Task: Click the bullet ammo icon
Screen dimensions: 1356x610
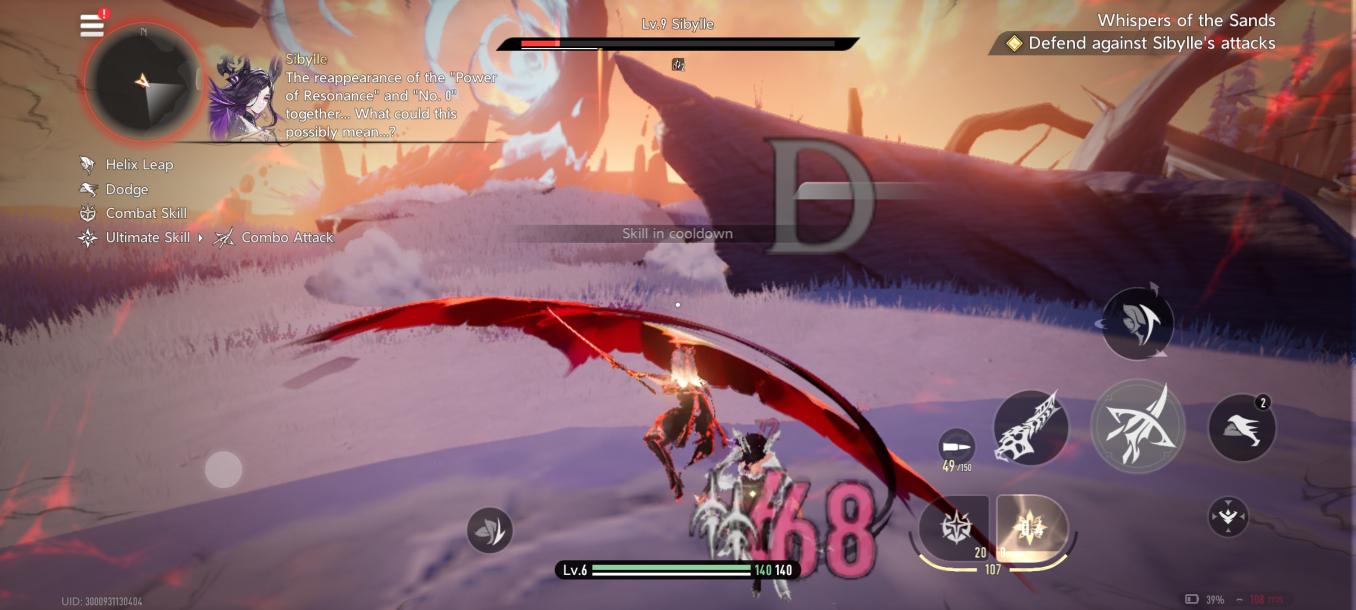Action: [956, 446]
